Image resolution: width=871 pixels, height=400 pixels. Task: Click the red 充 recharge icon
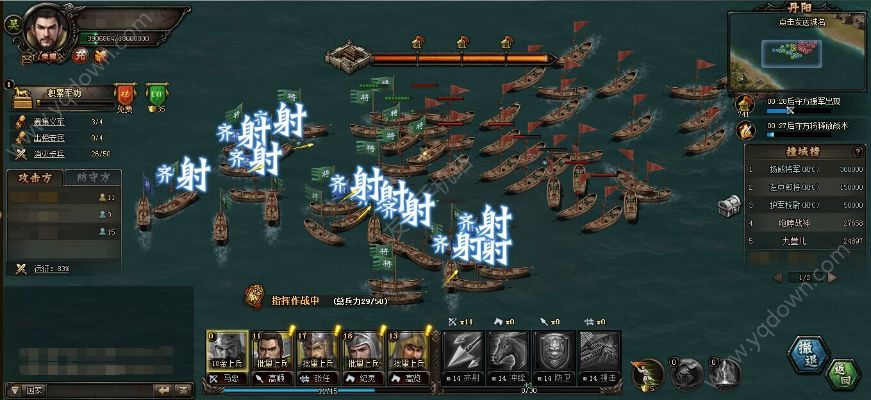pyautogui.click(x=80, y=55)
